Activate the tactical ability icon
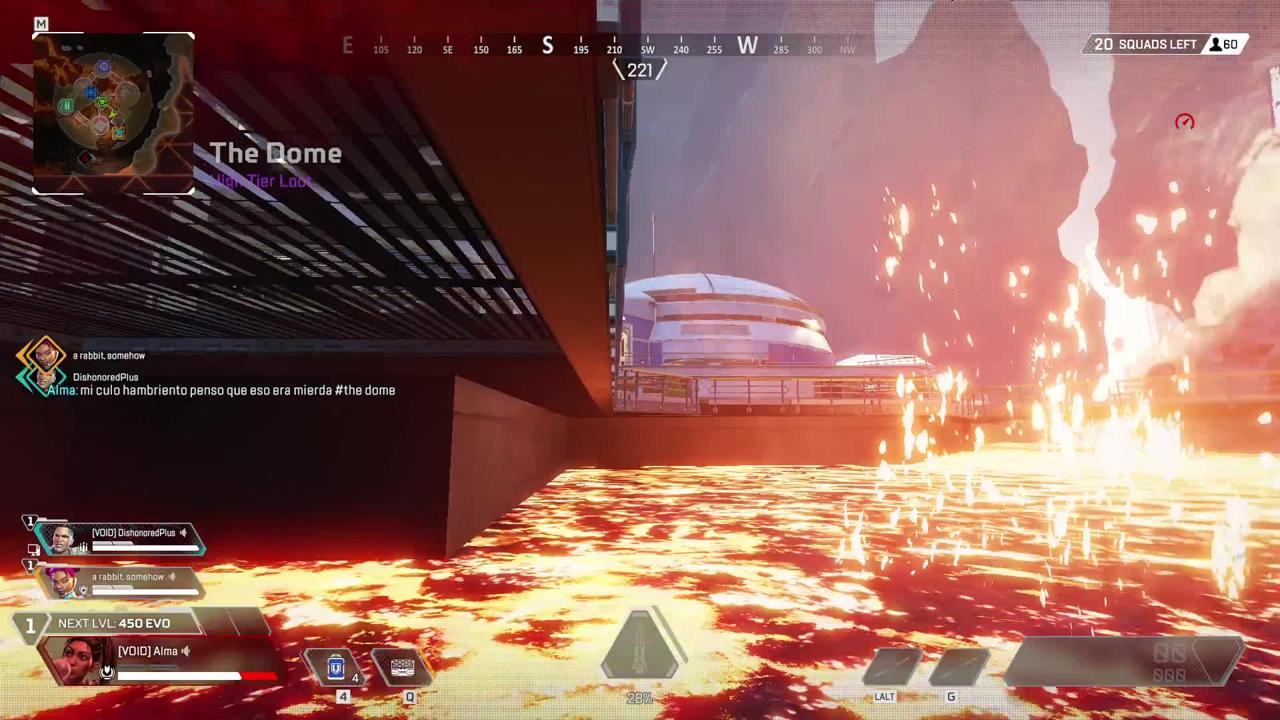Viewport: 1280px width, 720px height. 403,667
